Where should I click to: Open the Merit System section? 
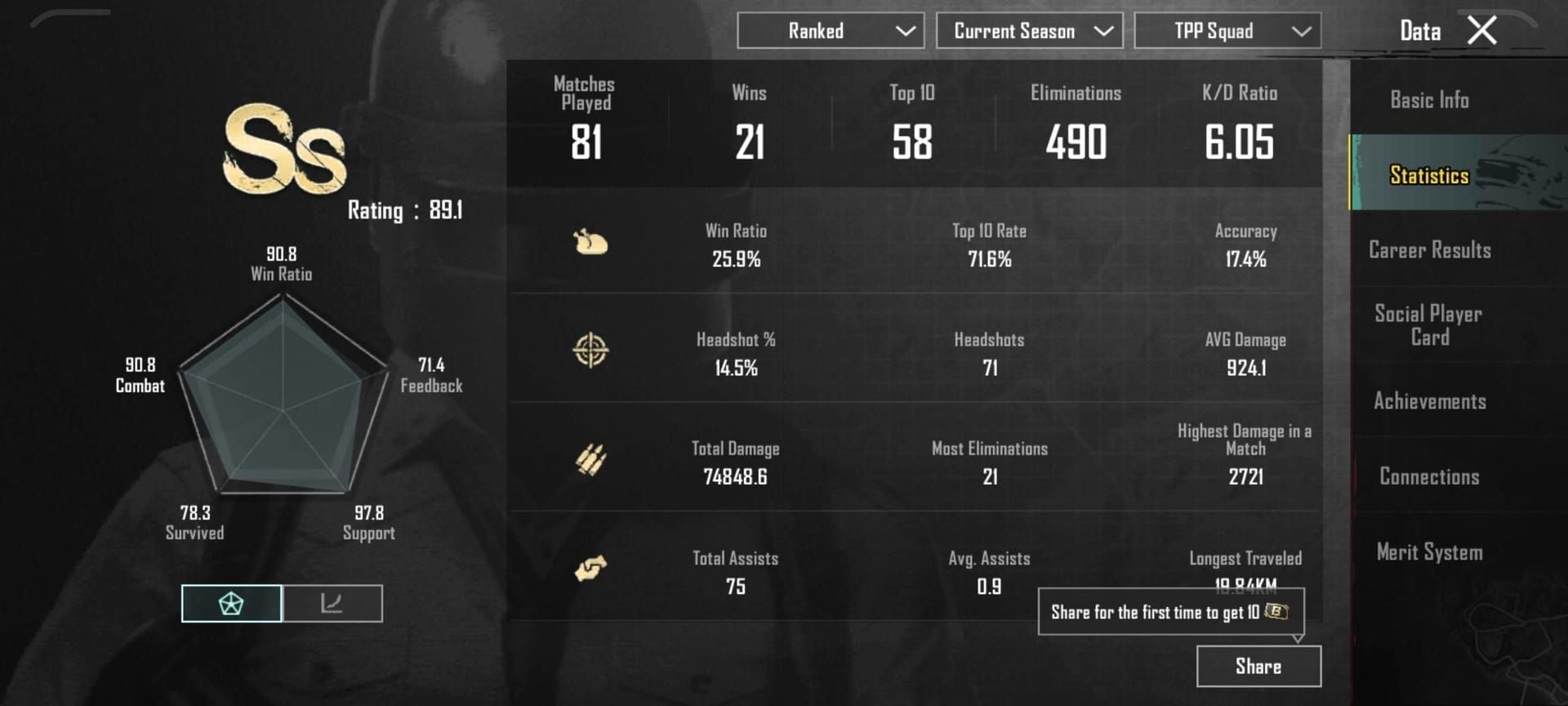coord(1428,552)
